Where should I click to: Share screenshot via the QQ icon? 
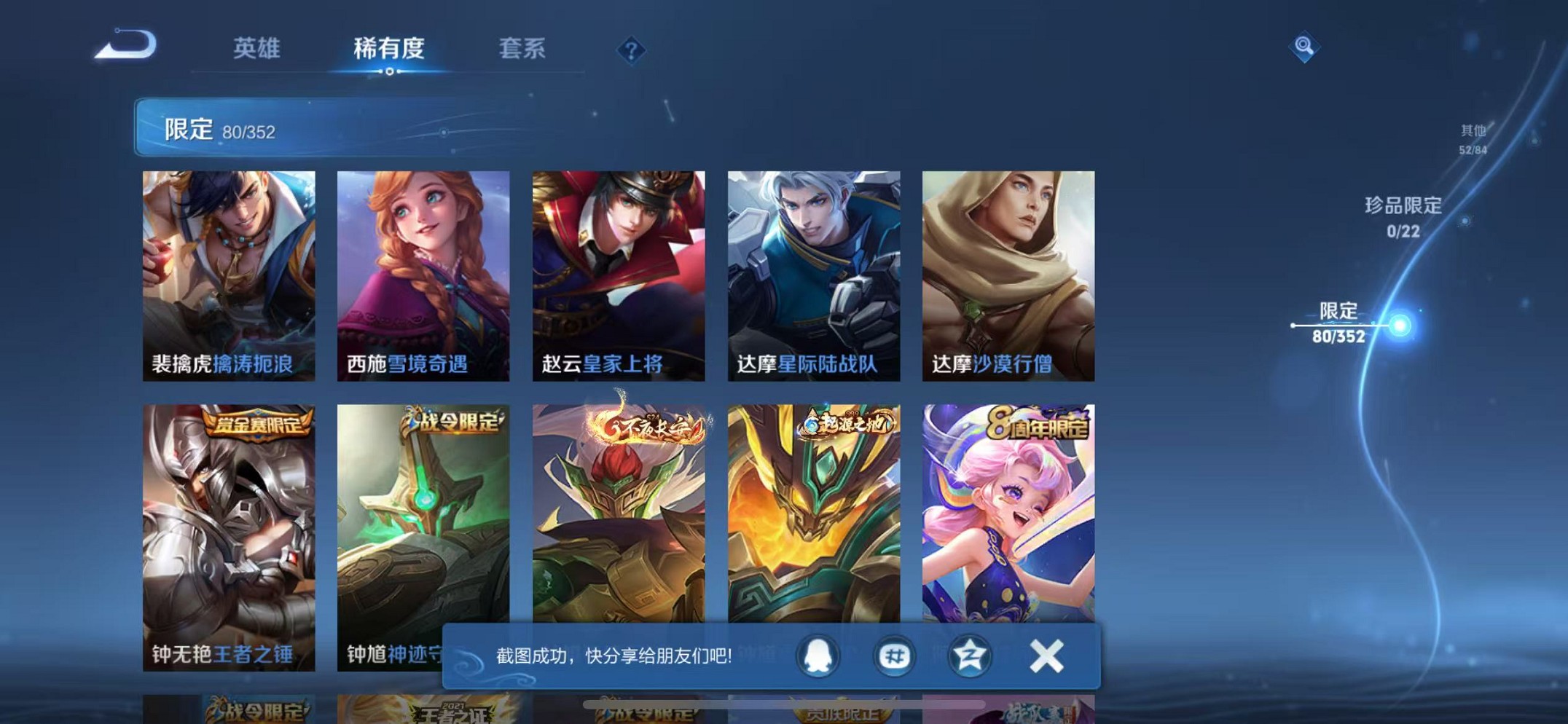tap(817, 656)
